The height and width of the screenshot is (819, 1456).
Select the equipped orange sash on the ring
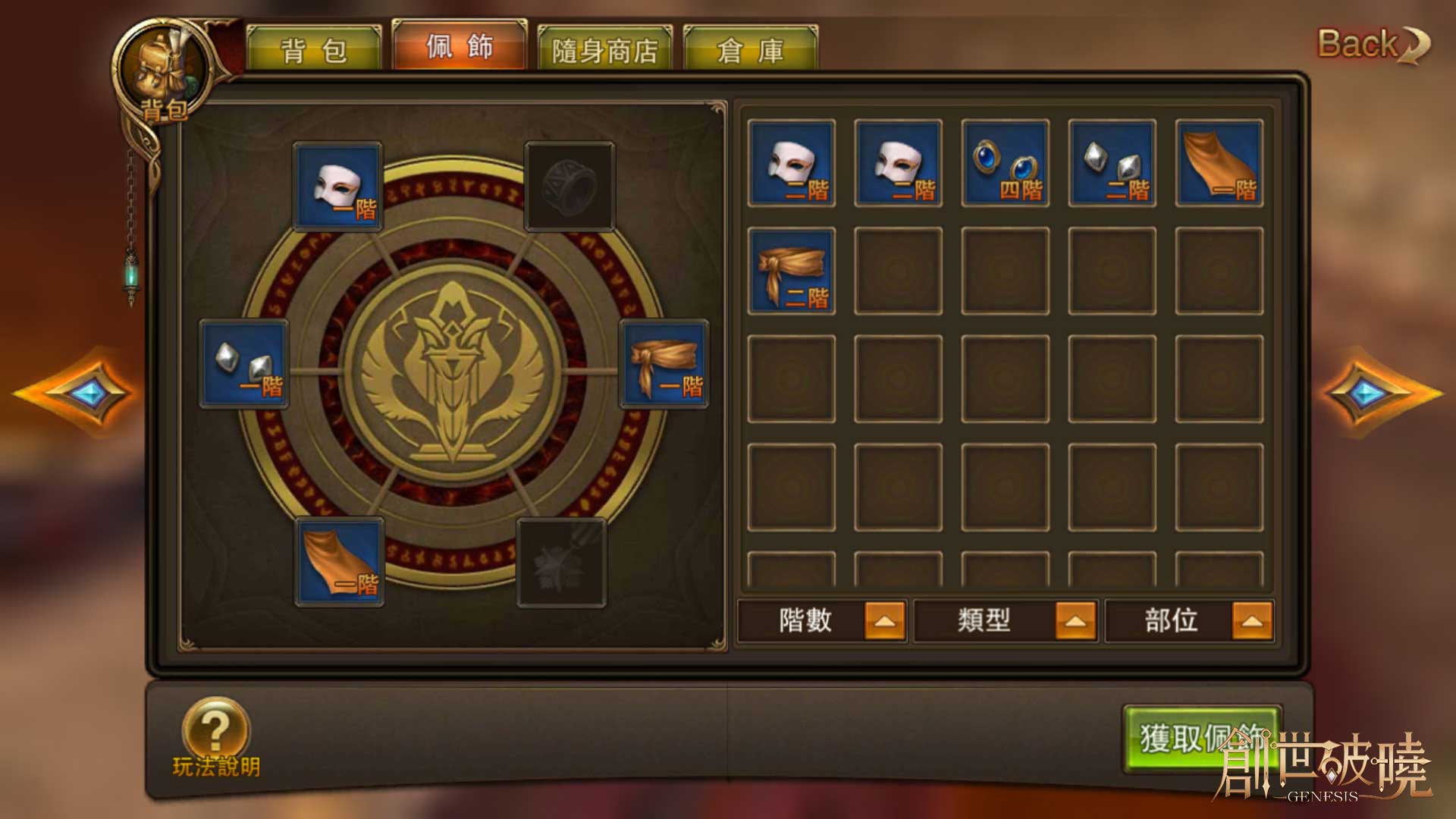click(x=664, y=365)
